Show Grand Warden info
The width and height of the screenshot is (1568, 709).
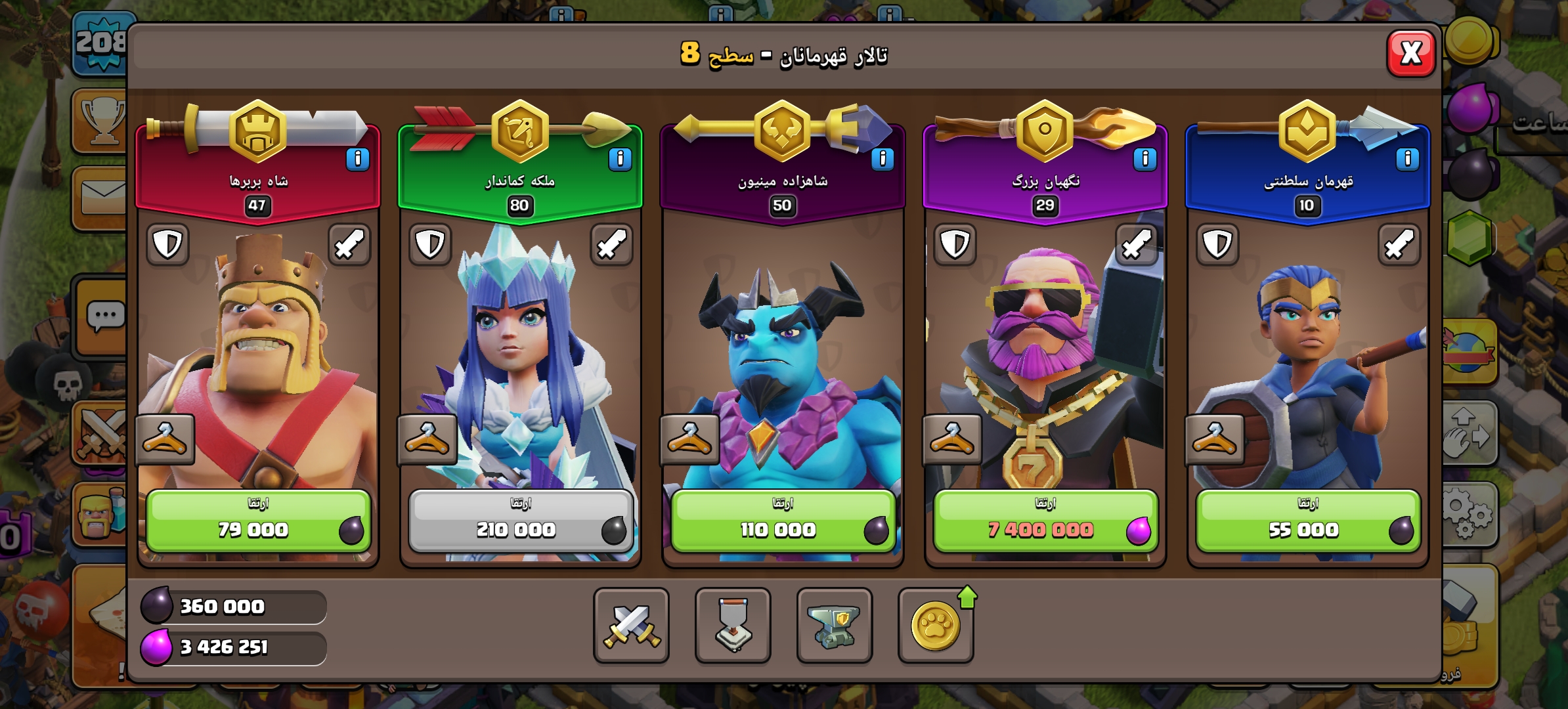pyautogui.click(x=1144, y=159)
